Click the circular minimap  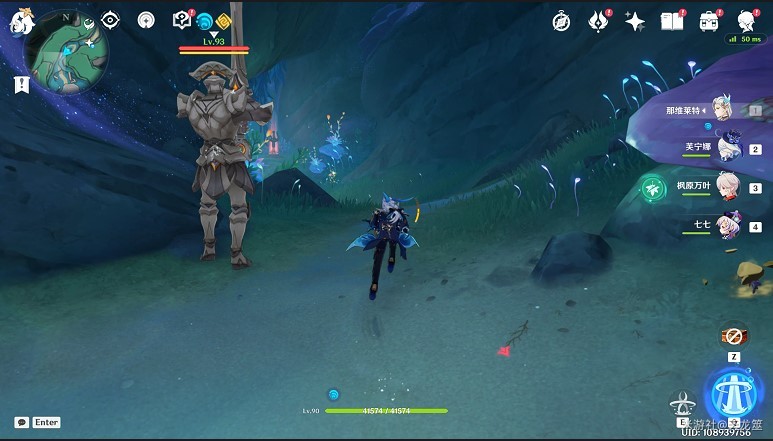(x=68, y=52)
